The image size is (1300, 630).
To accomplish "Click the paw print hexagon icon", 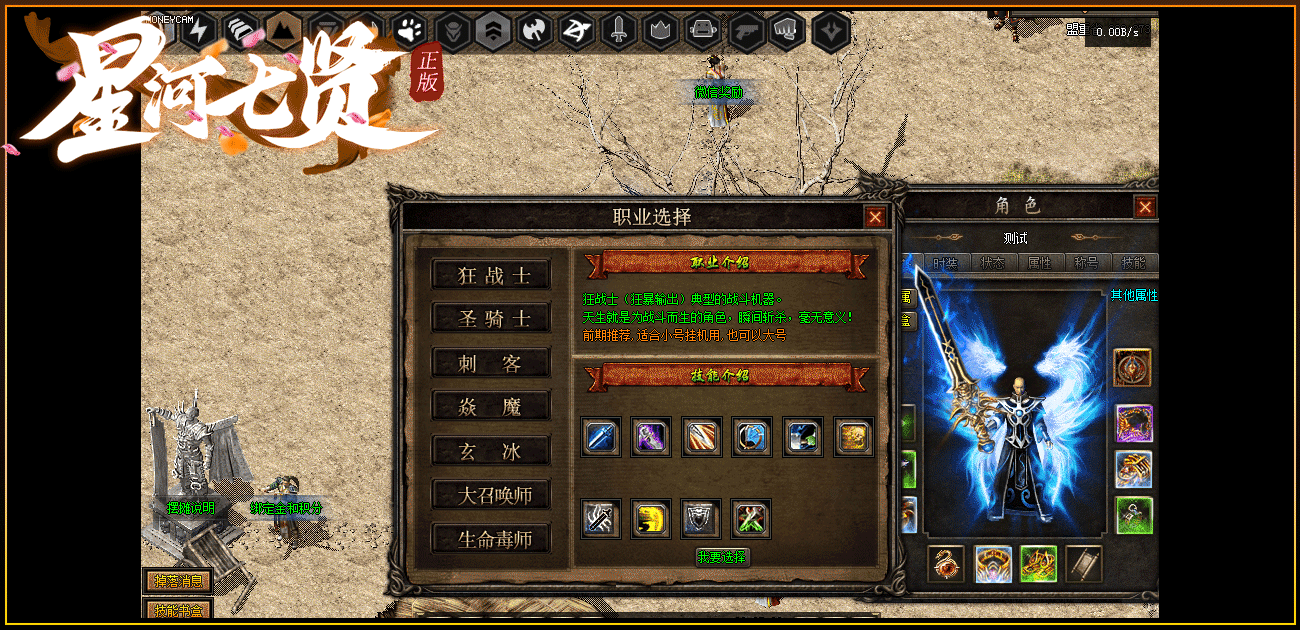I will [x=408, y=31].
